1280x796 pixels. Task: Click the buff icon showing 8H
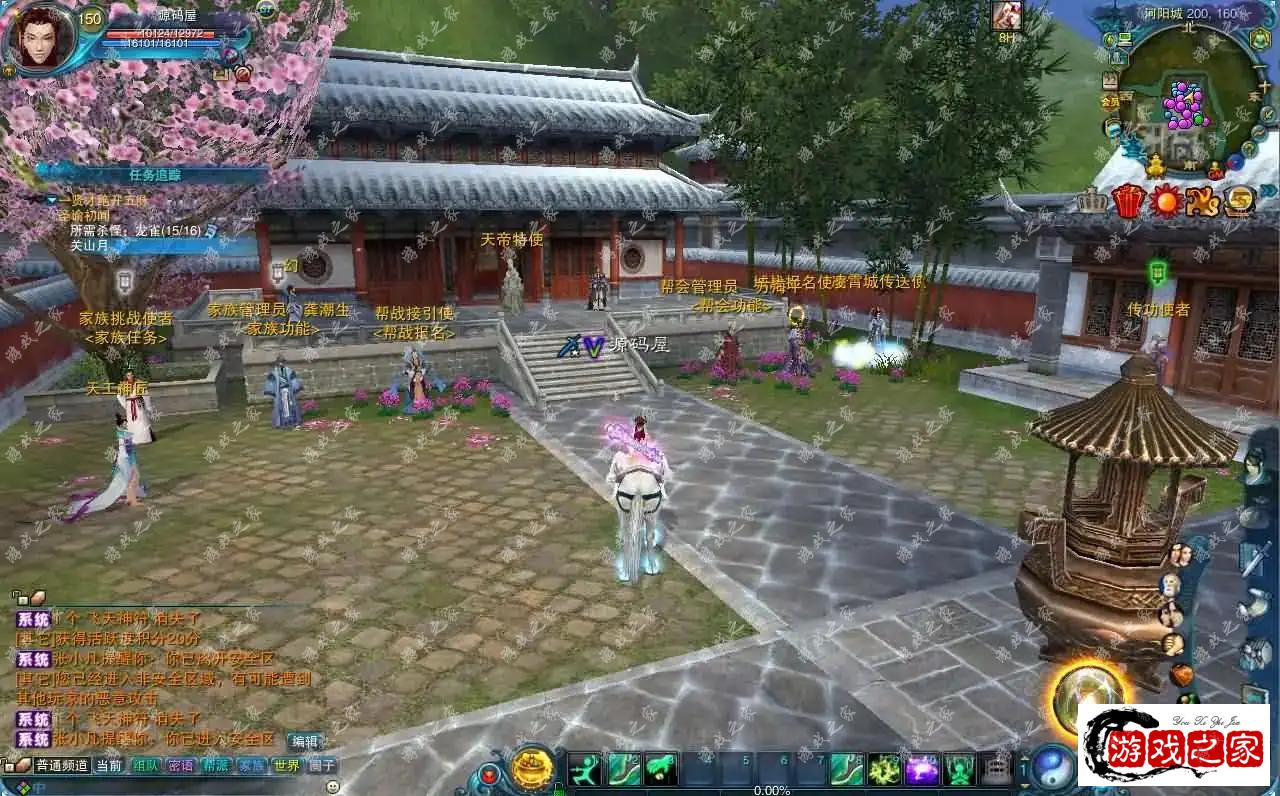point(1006,16)
